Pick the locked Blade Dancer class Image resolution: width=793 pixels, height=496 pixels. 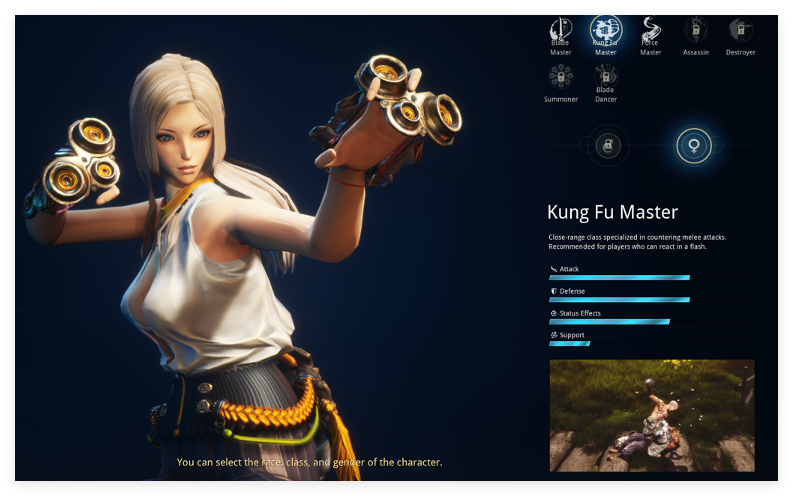[605, 76]
